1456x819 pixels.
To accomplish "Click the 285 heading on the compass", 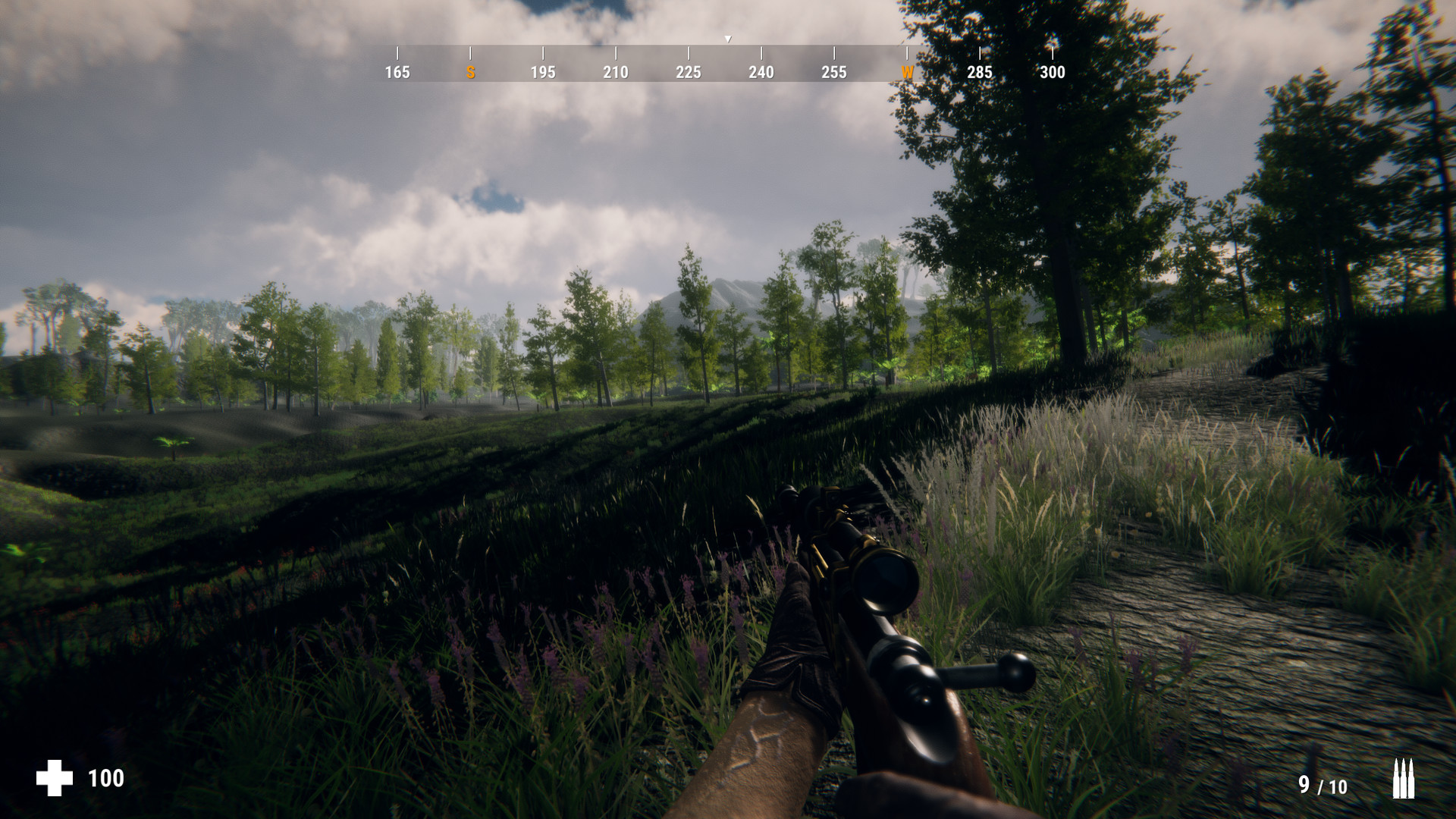I will pyautogui.click(x=979, y=74).
